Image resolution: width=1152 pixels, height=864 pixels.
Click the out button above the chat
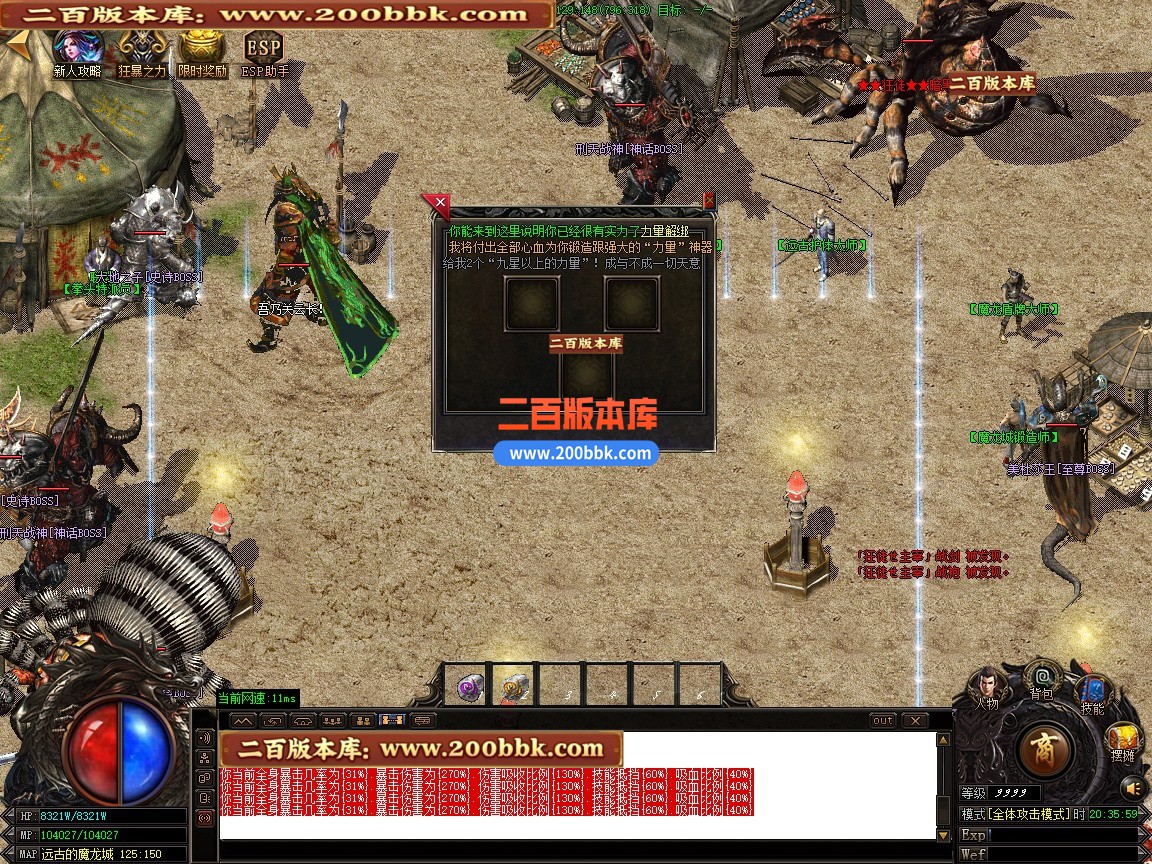[x=883, y=720]
